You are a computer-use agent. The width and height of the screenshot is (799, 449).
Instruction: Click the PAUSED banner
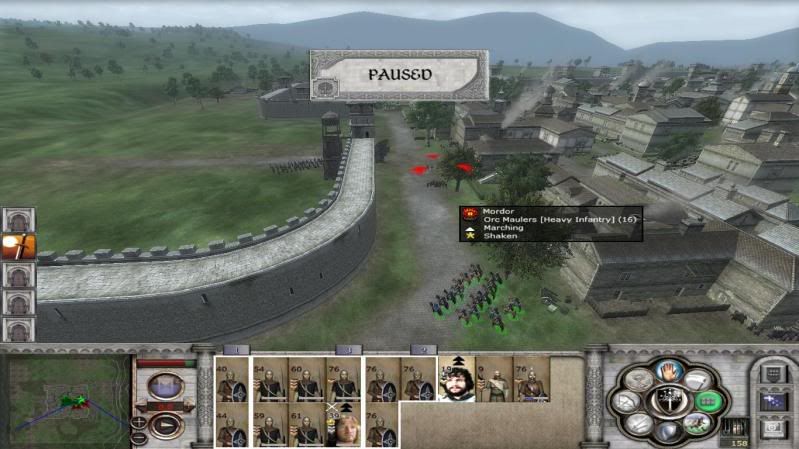click(x=399, y=75)
